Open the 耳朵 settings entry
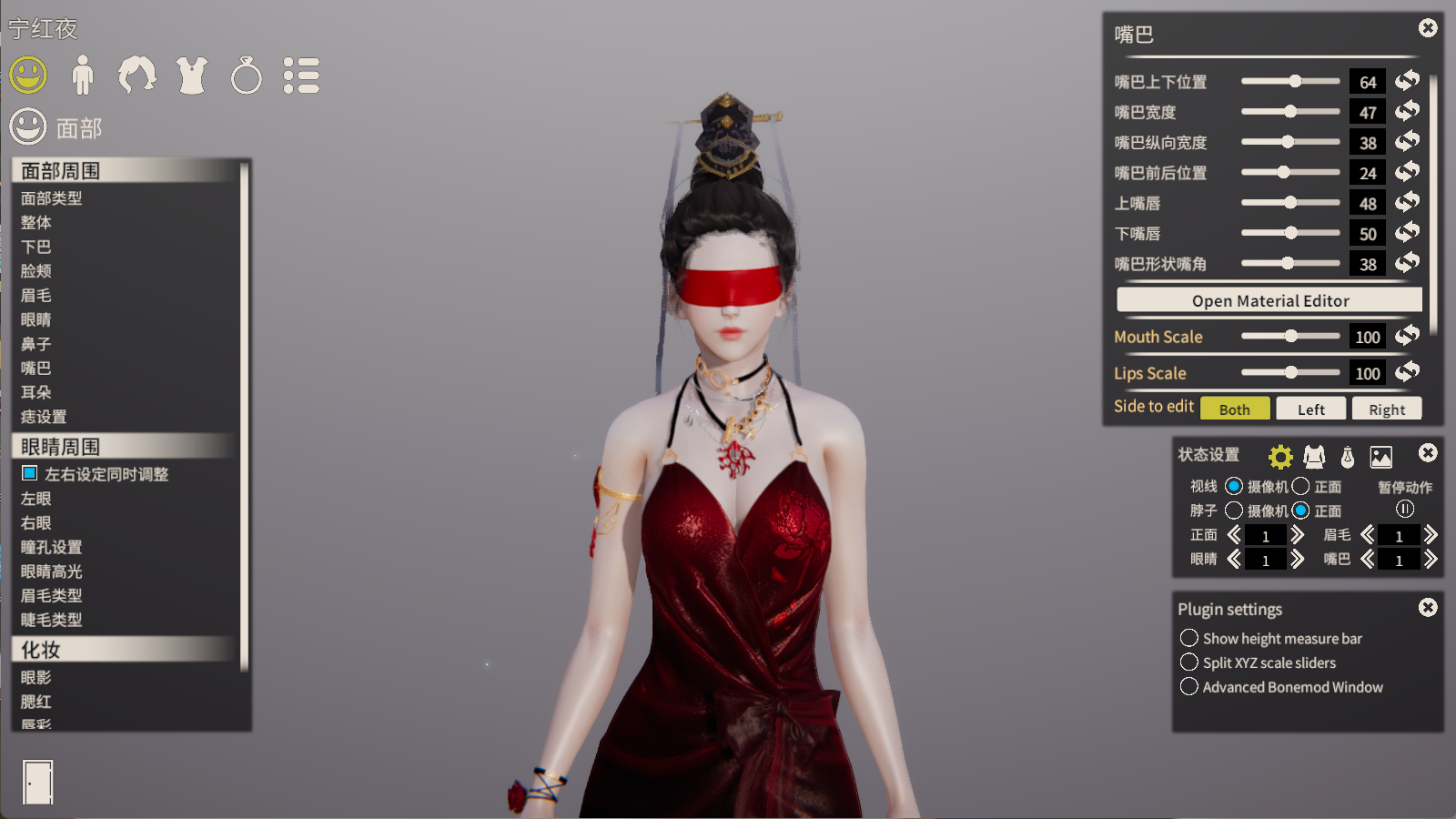This screenshot has height=819, width=1456. [x=36, y=392]
